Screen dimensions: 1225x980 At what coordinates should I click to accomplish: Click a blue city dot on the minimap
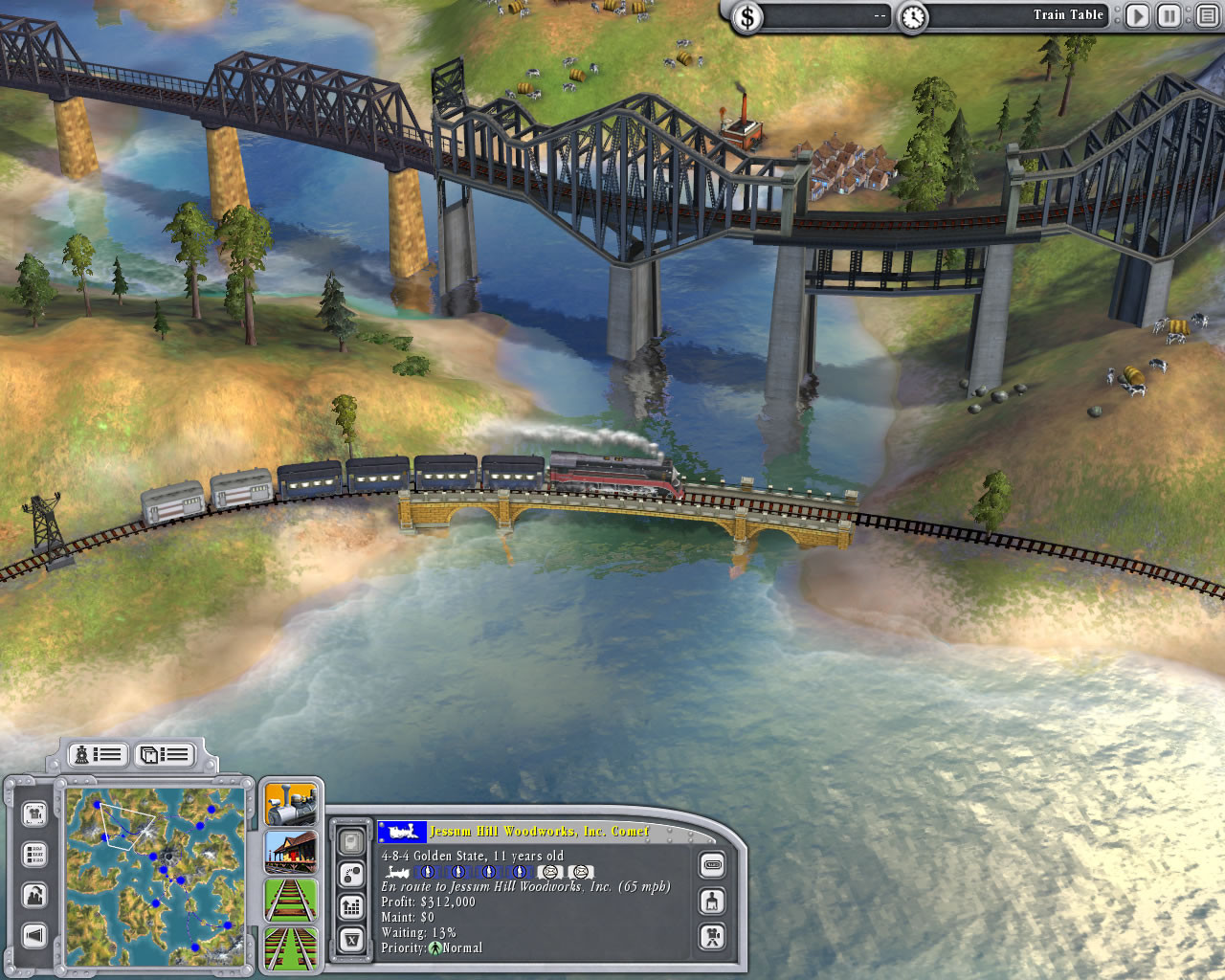[x=153, y=856]
